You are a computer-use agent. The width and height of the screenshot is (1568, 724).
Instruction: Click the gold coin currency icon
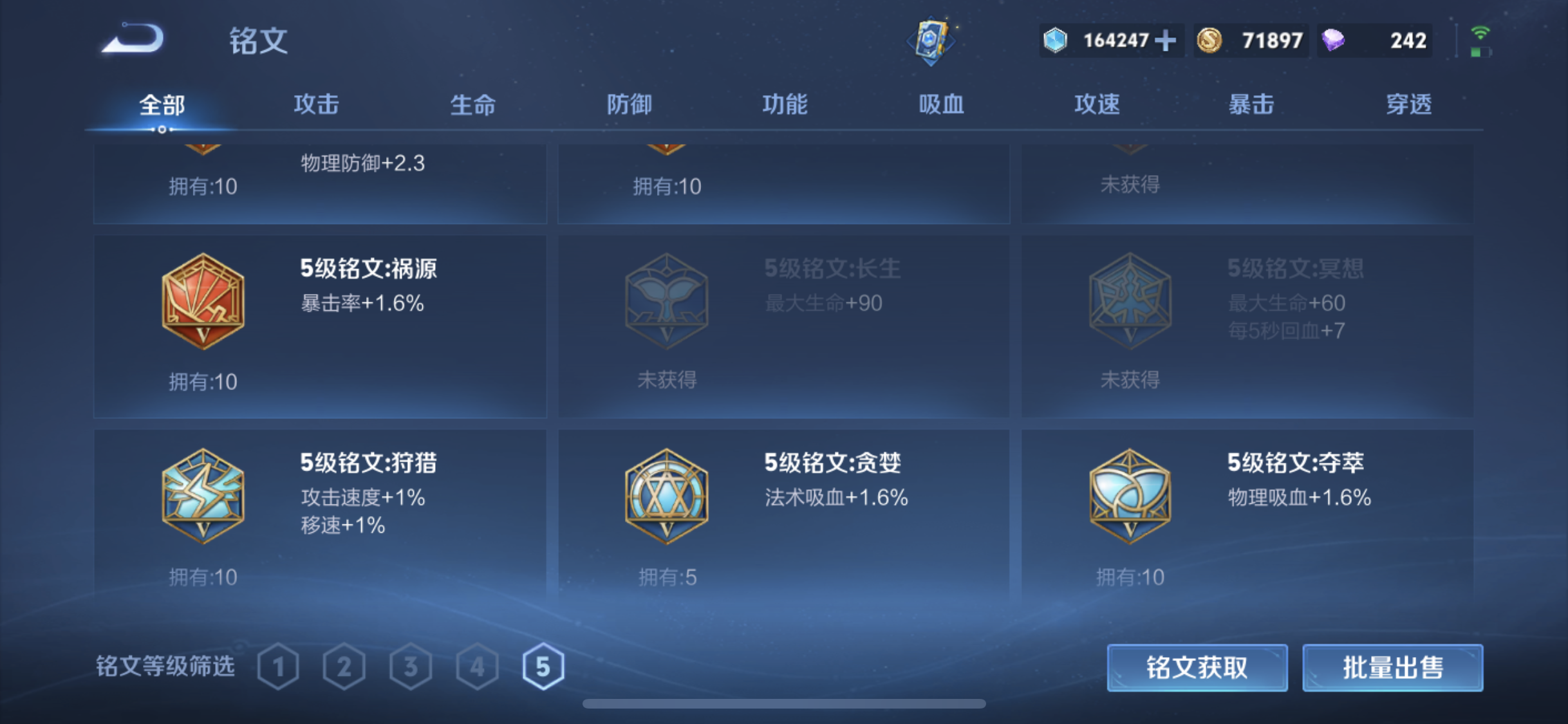pyautogui.click(x=1208, y=40)
